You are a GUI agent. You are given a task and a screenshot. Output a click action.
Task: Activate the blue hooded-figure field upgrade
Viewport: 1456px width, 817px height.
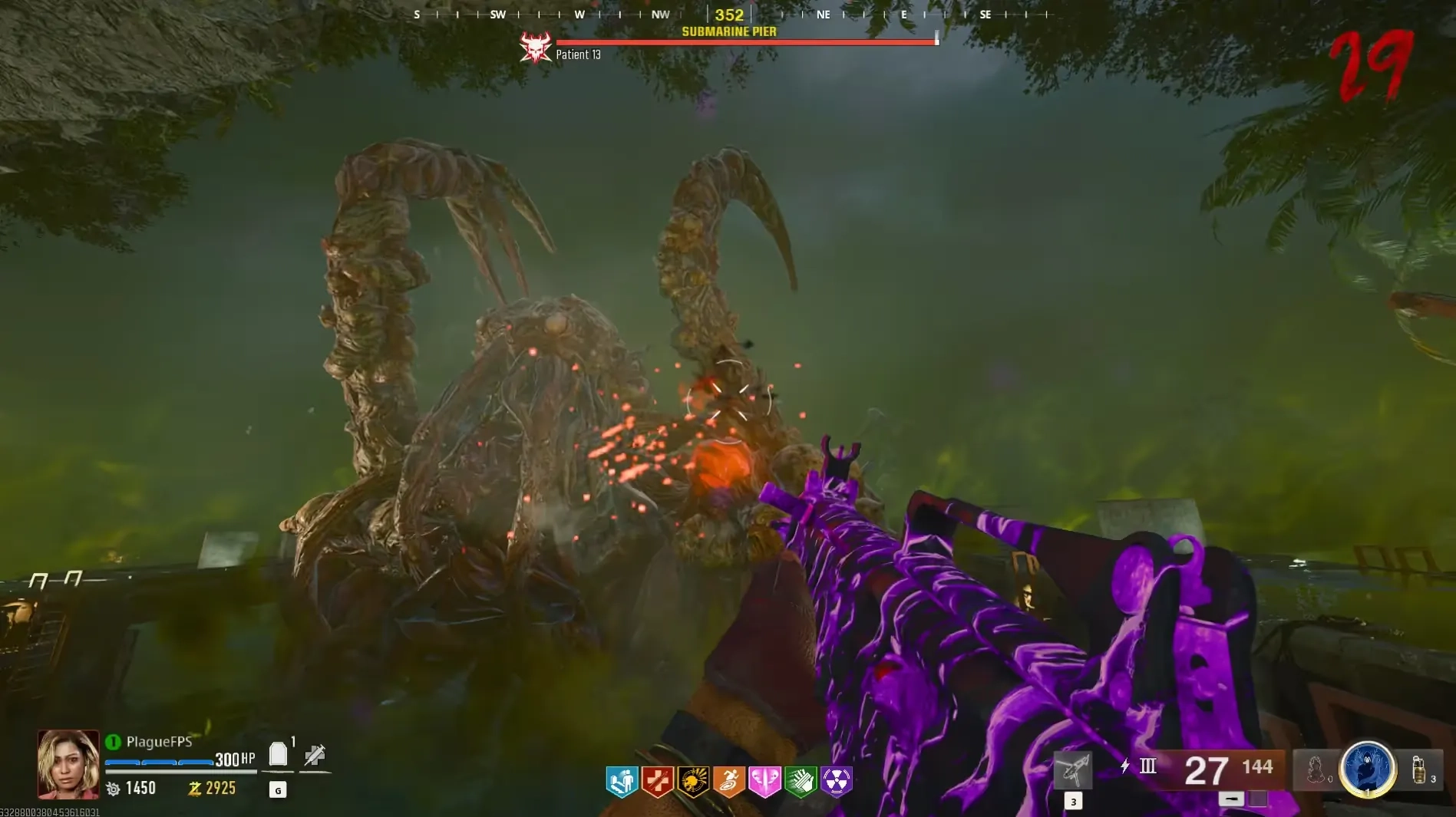(x=1367, y=768)
